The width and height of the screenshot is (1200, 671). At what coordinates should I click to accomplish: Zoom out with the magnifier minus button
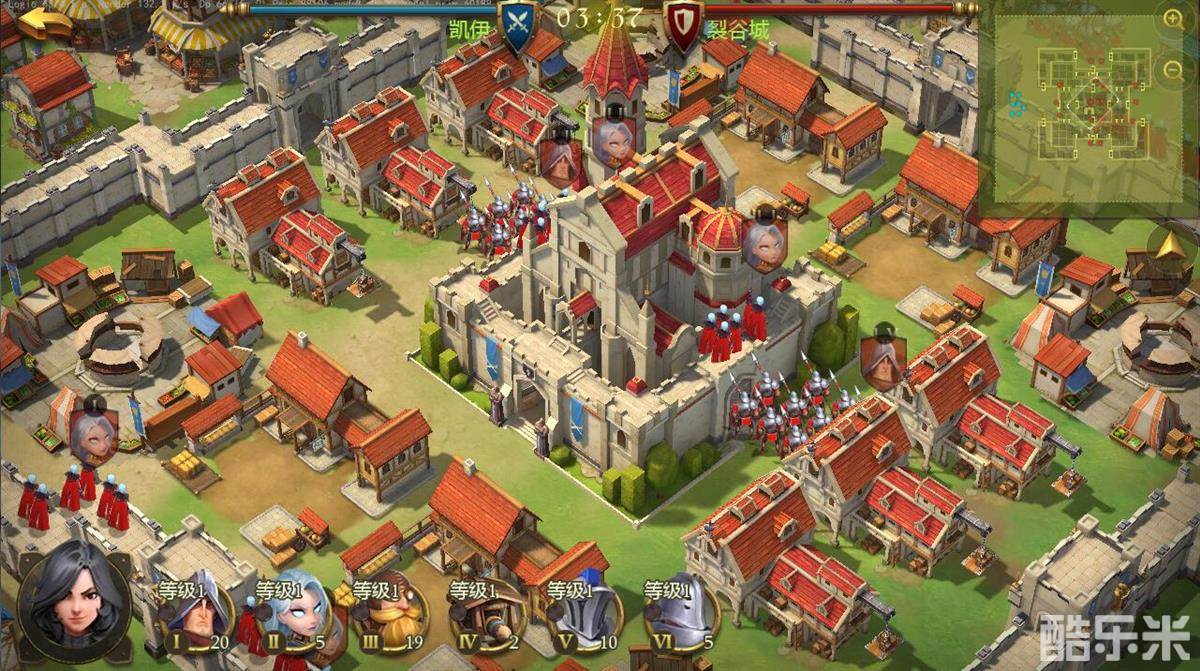[1172, 68]
